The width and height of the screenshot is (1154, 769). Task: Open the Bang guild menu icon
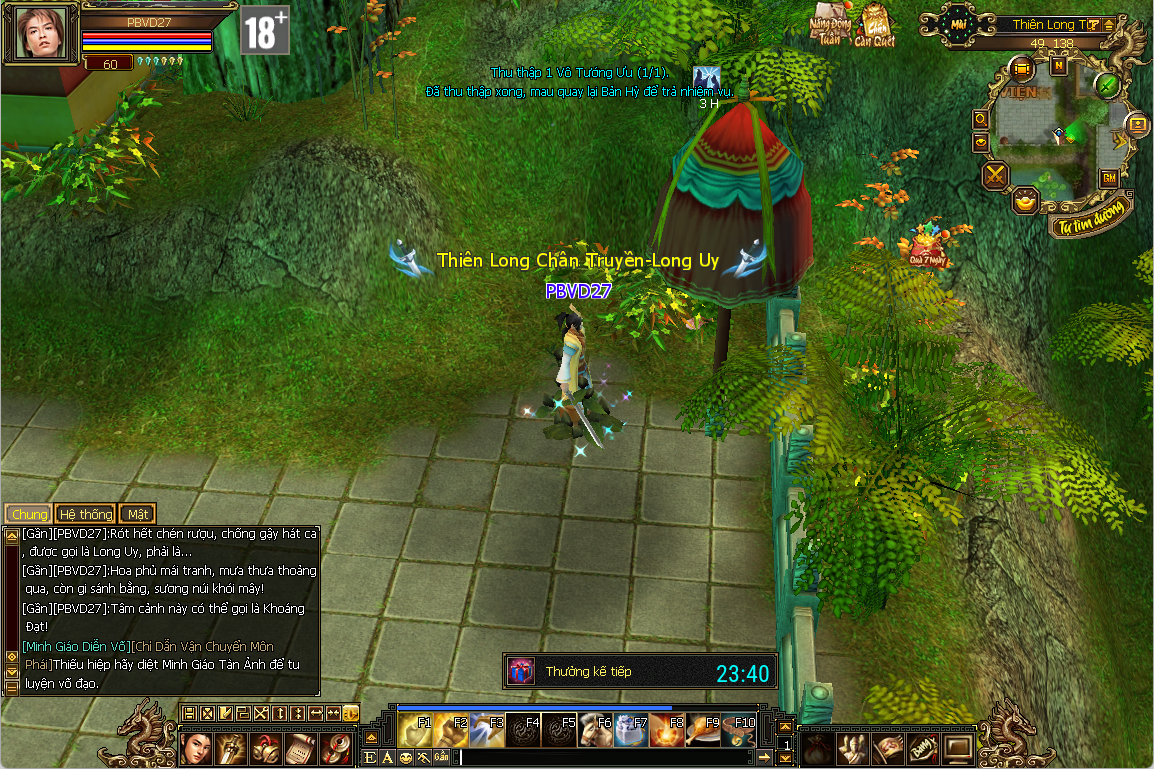(x=923, y=747)
